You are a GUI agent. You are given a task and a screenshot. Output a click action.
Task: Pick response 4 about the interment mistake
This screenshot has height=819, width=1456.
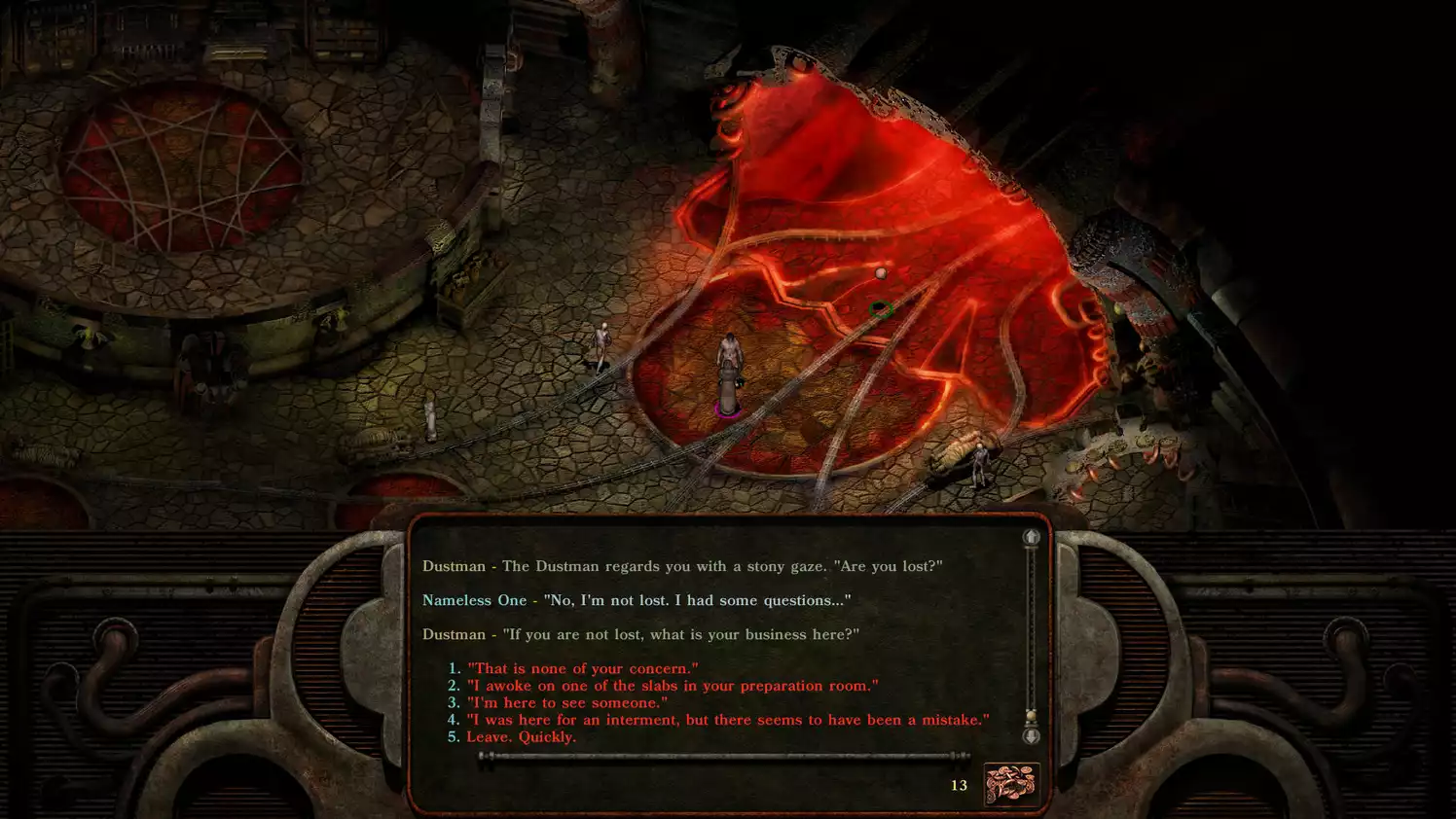tap(727, 720)
